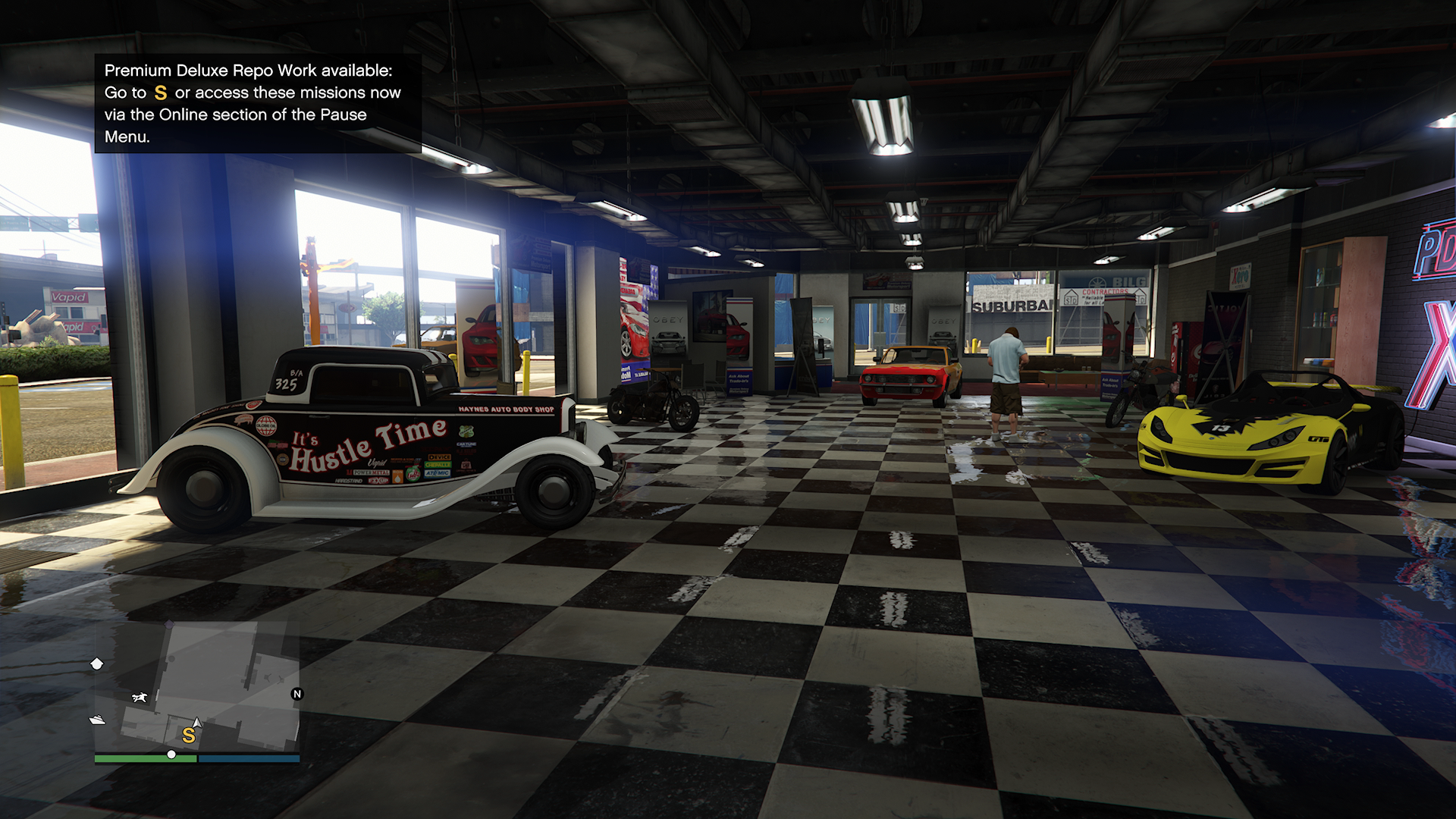Select the running animal blip on the minimap

point(140,697)
